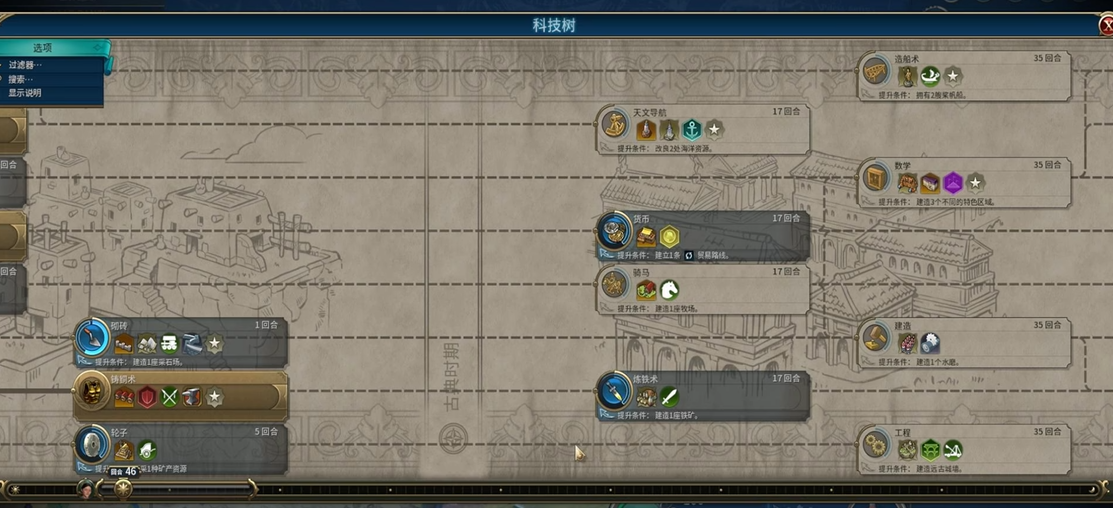Viewport: 1113px width, 508px height.
Task: Click the turn 46 marker on timeline
Action: coord(123,489)
